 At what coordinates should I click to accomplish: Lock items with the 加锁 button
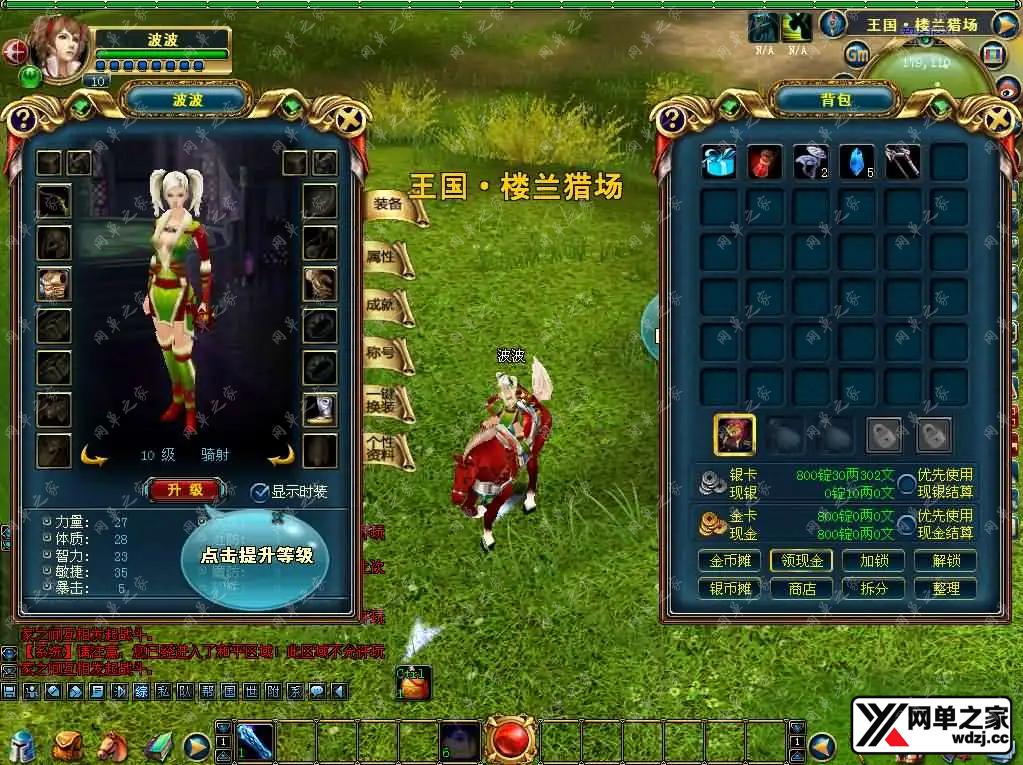[x=873, y=561]
